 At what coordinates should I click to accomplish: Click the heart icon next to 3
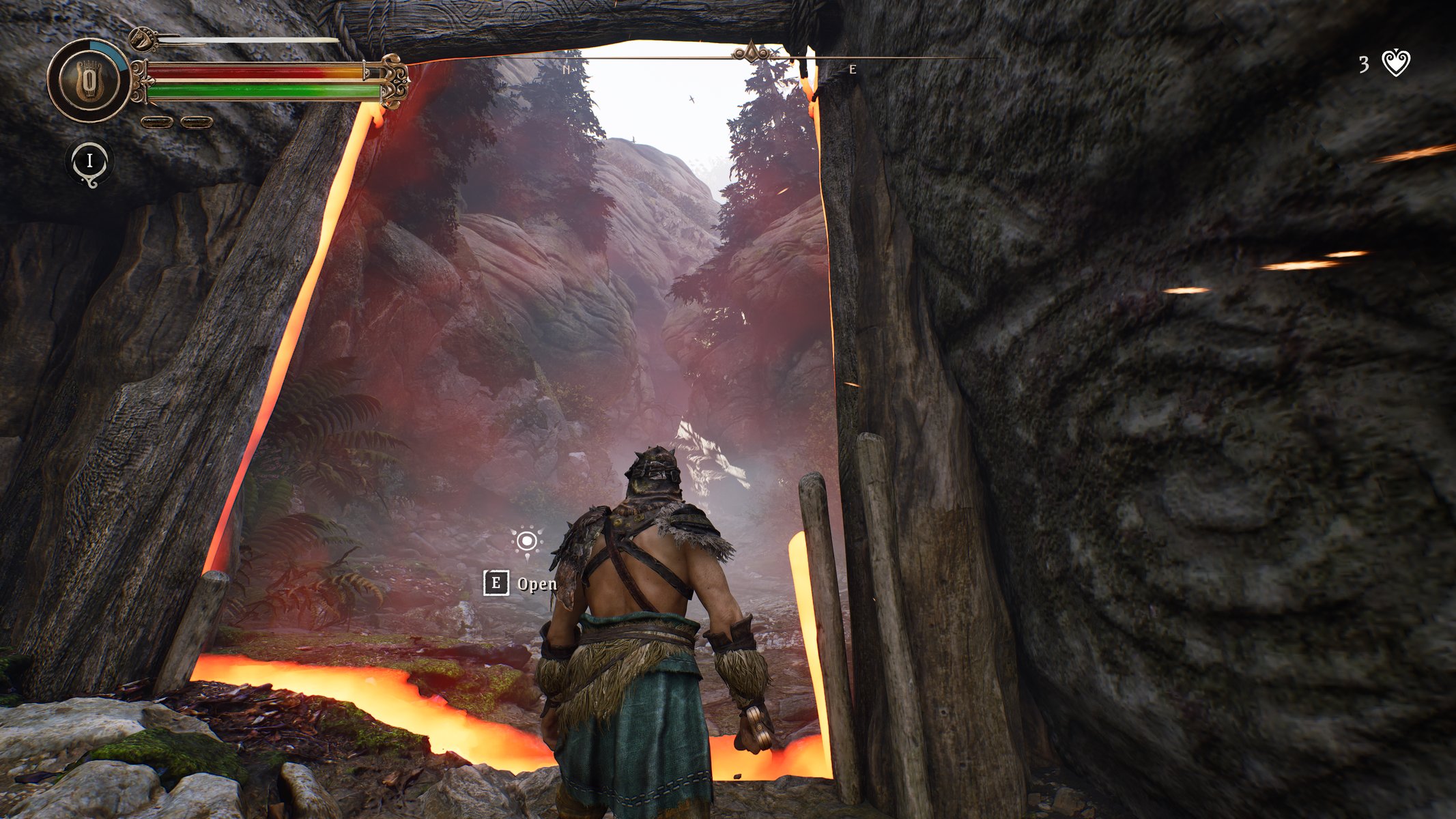tap(1395, 63)
